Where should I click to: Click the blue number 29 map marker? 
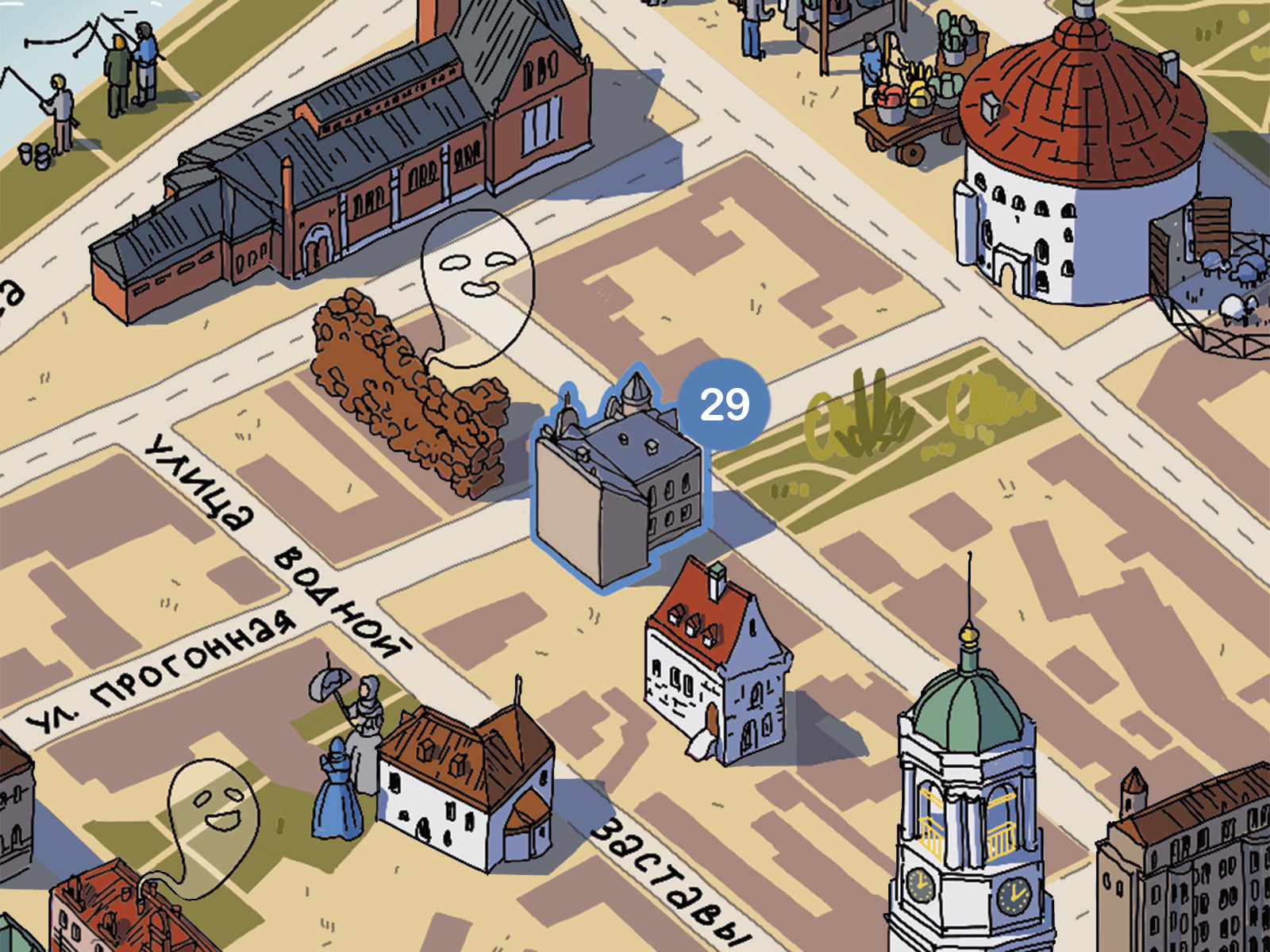[724, 405]
